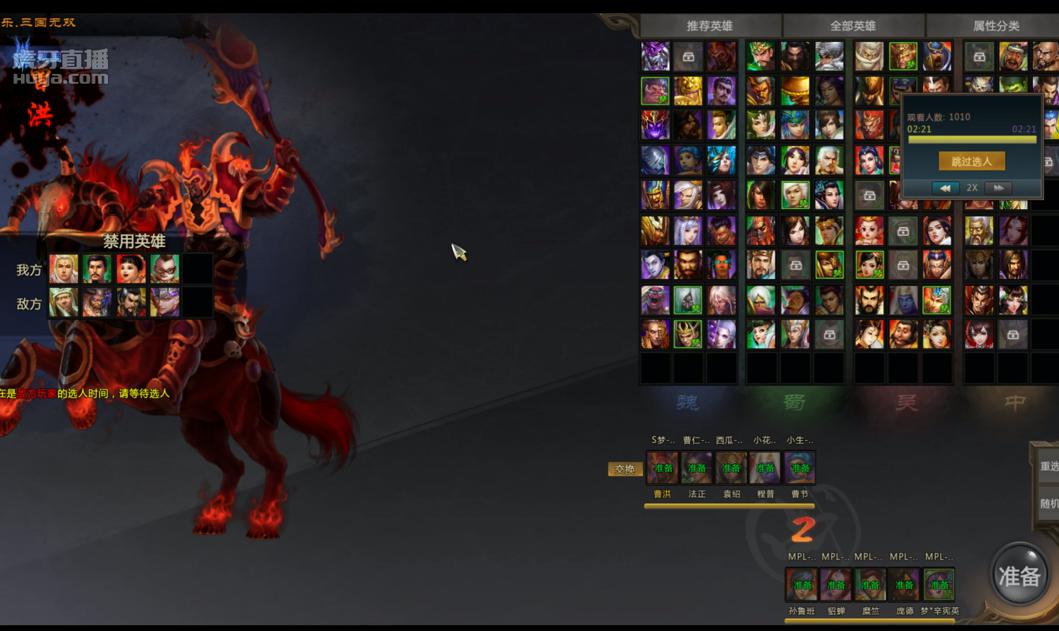
Task: Inspect enemy pick 貂蝉 portrait
Action: pos(835,585)
